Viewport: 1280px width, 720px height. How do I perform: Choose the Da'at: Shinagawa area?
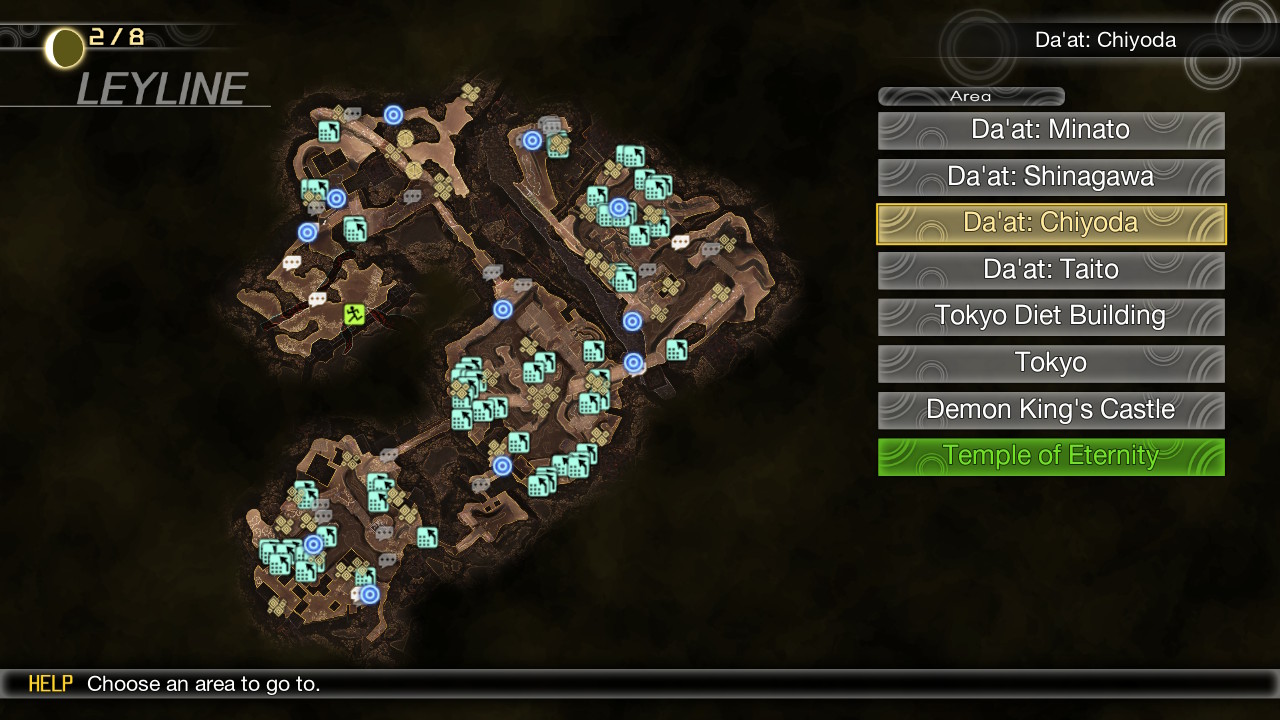[x=1050, y=177]
